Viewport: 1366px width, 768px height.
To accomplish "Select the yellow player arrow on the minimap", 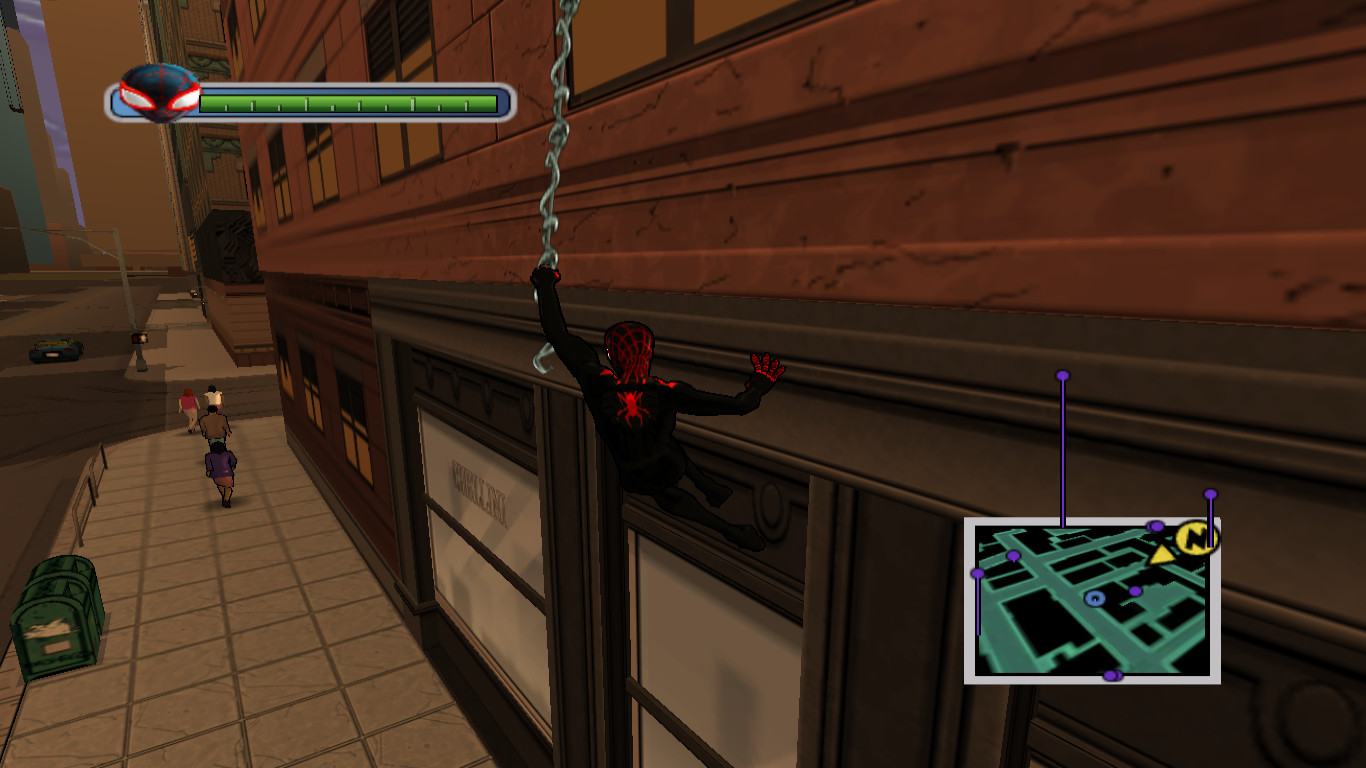I will pos(1162,552).
